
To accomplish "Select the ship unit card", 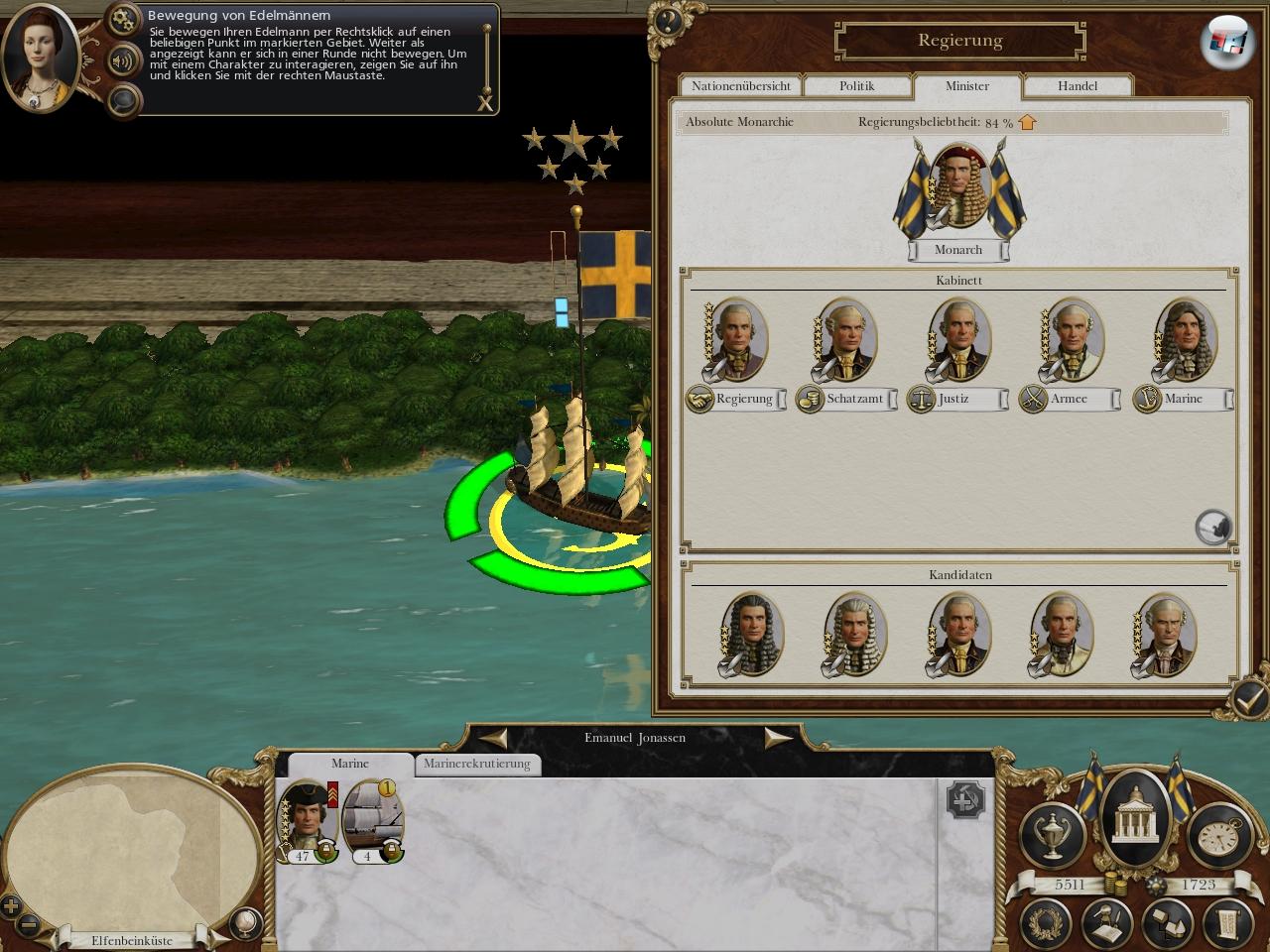I will click(x=372, y=819).
